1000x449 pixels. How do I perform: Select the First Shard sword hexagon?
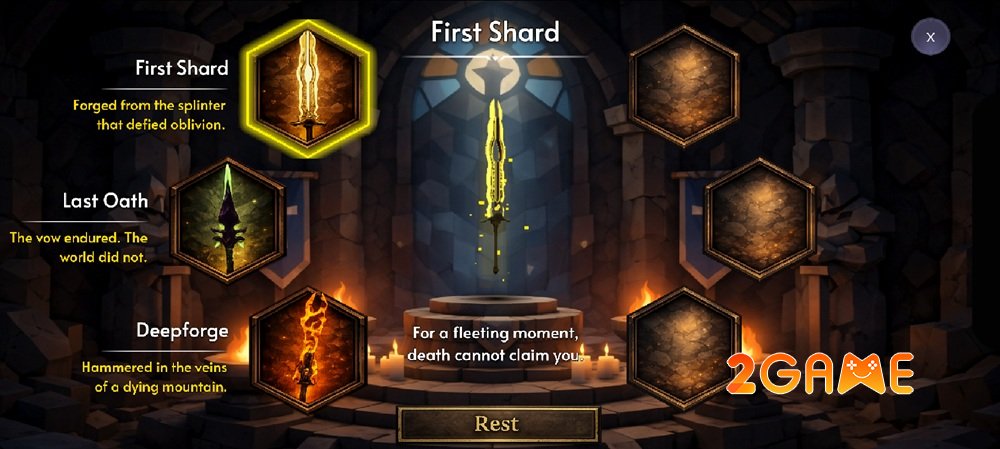[308, 85]
